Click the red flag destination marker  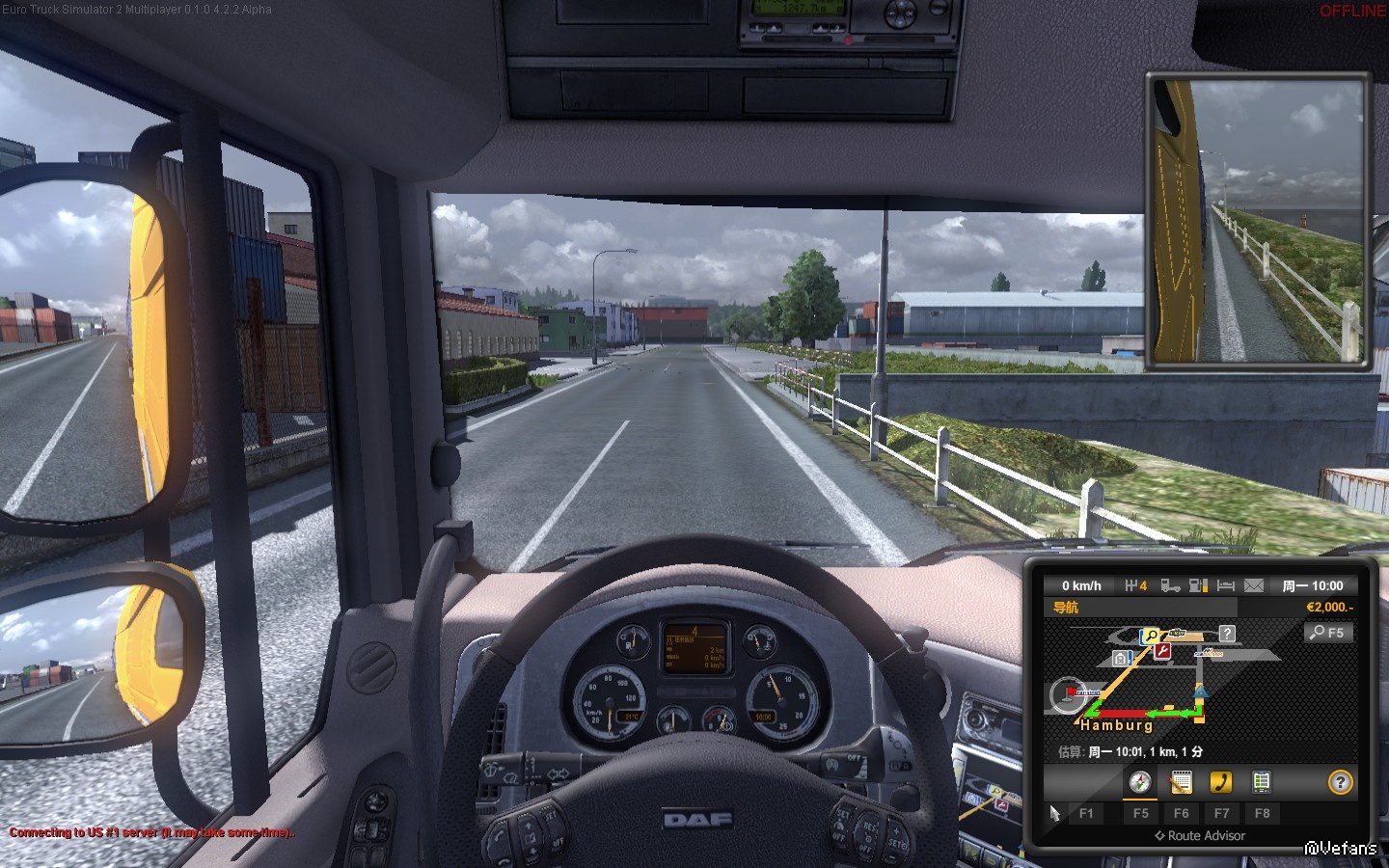pos(1072,692)
